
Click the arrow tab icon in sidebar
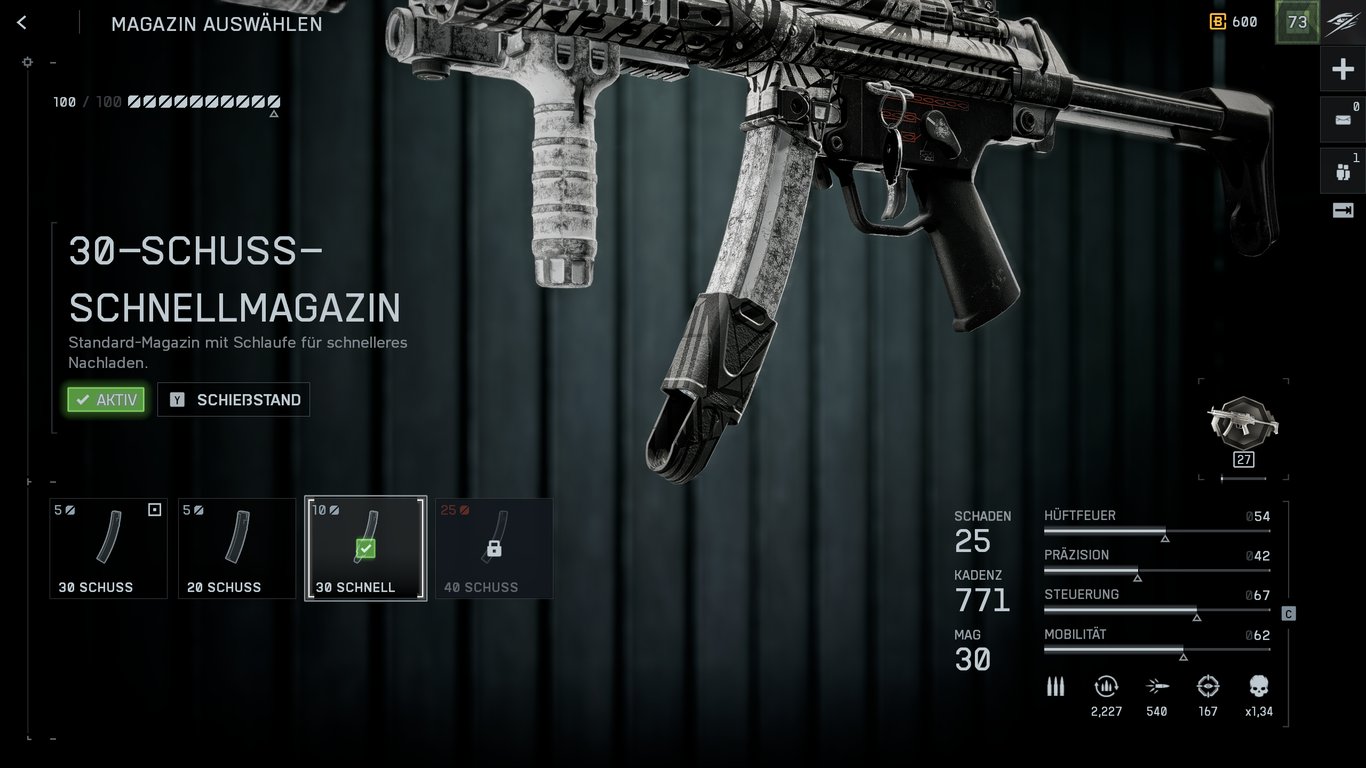click(x=1342, y=210)
